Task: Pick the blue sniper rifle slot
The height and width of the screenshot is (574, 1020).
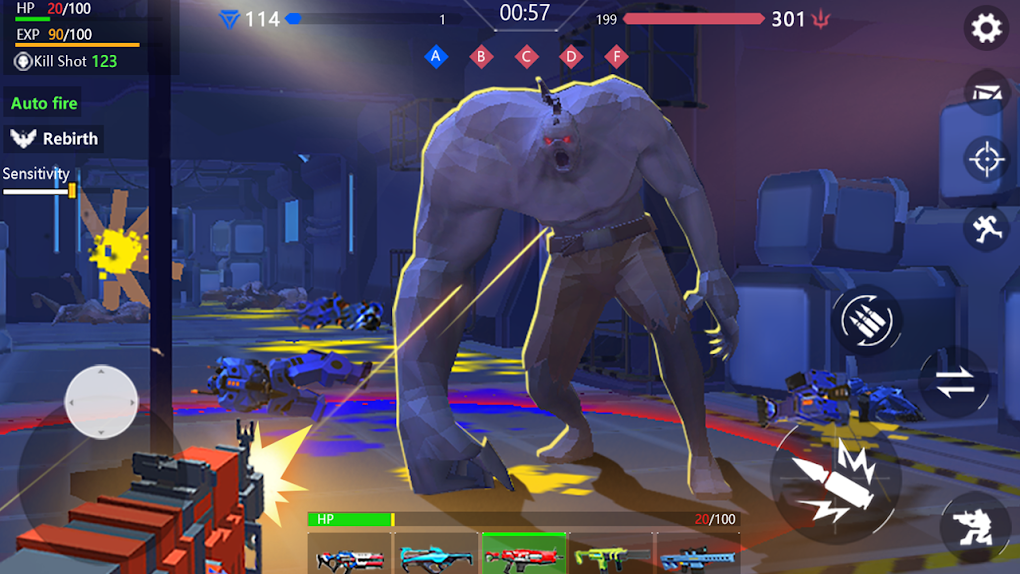Action: (x=697, y=553)
